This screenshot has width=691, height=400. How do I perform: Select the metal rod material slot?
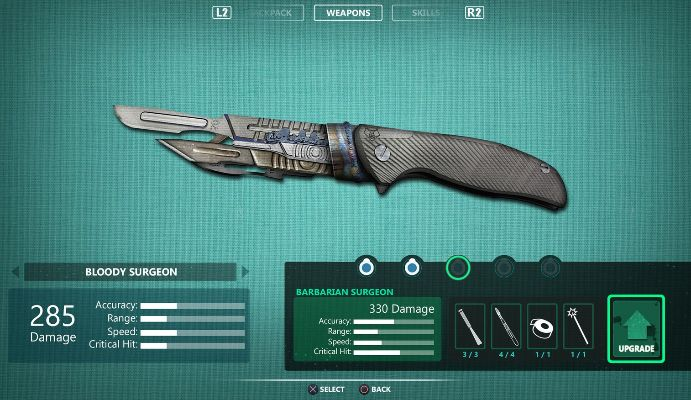tap(470, 327)
